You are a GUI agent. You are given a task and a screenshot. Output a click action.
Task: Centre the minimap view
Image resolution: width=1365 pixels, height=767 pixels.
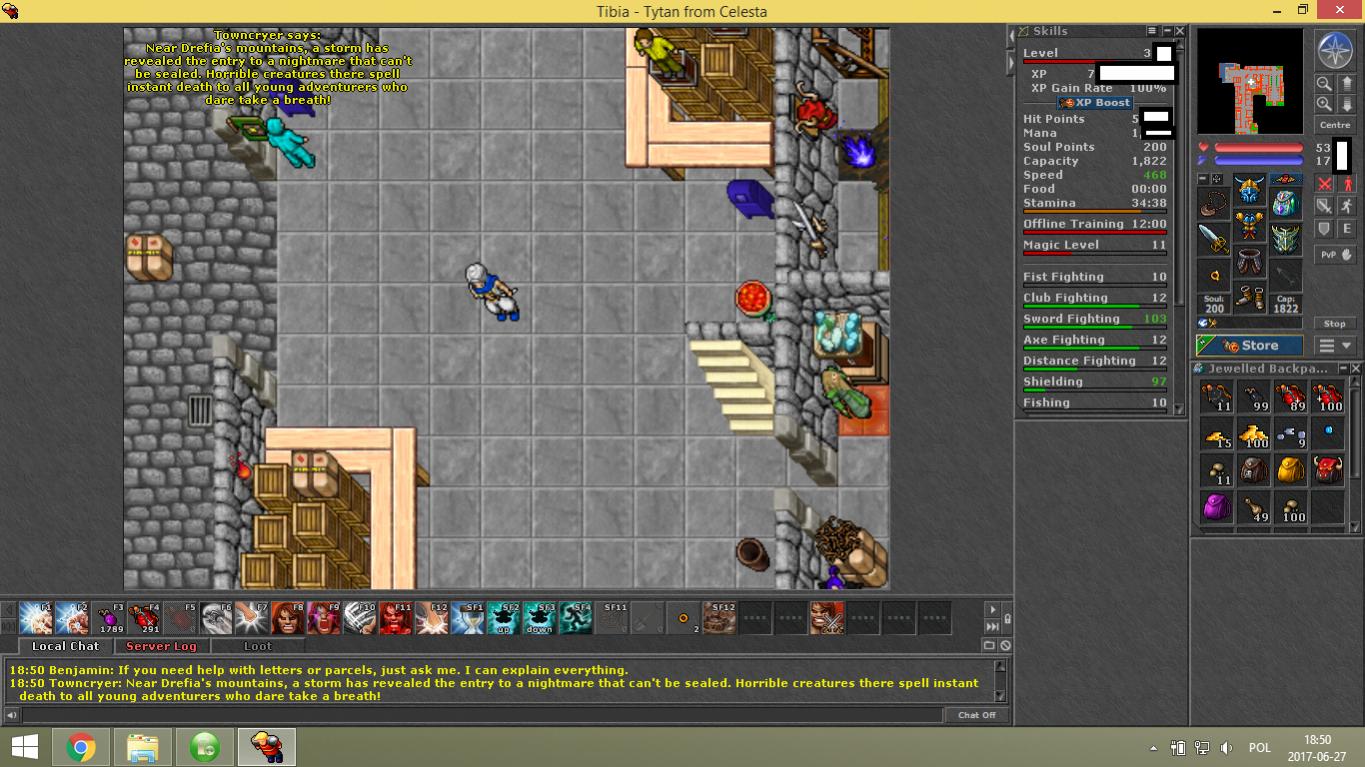pos(1334,125)
